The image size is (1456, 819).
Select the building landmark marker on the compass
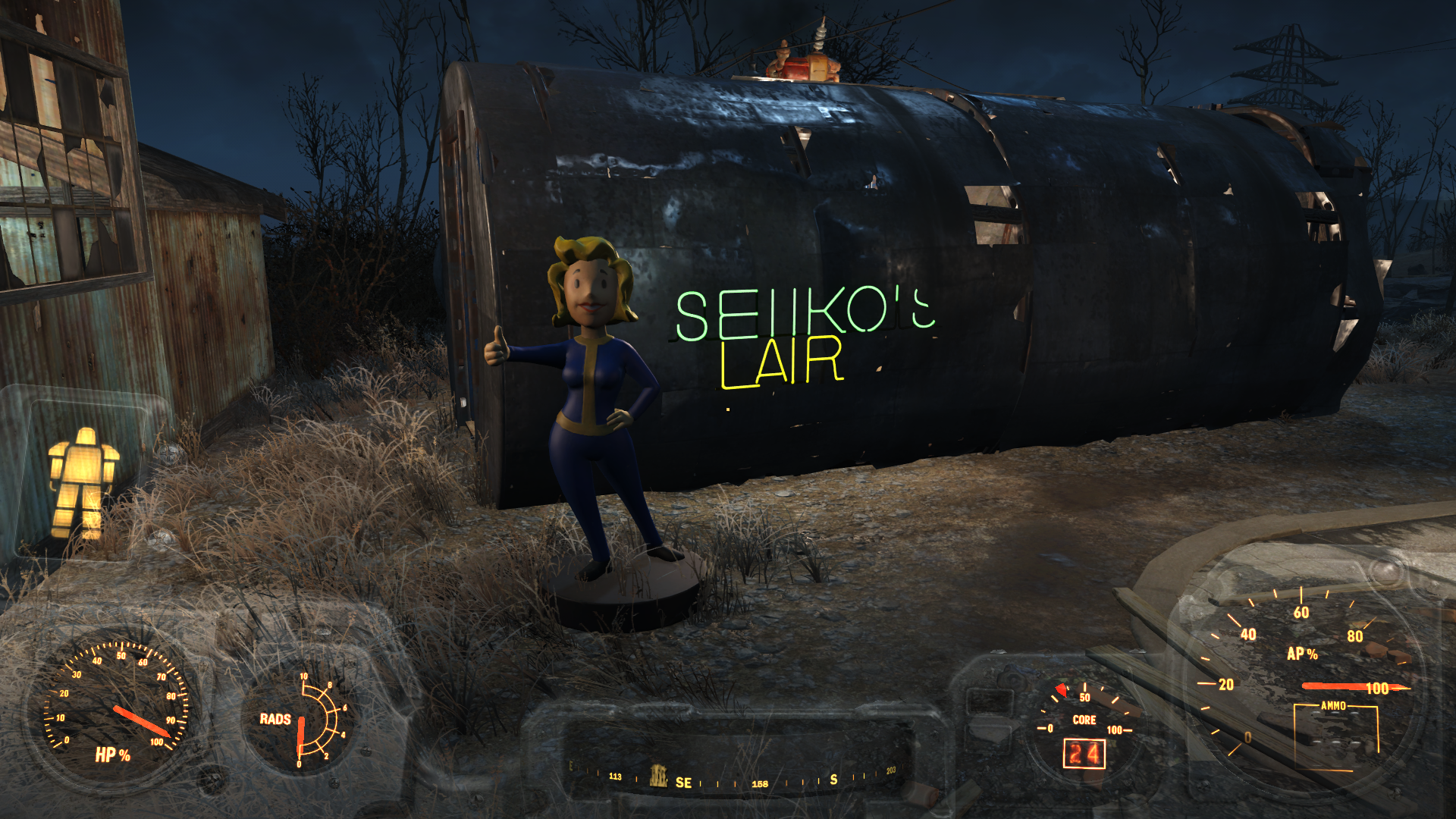coord(658,776)
